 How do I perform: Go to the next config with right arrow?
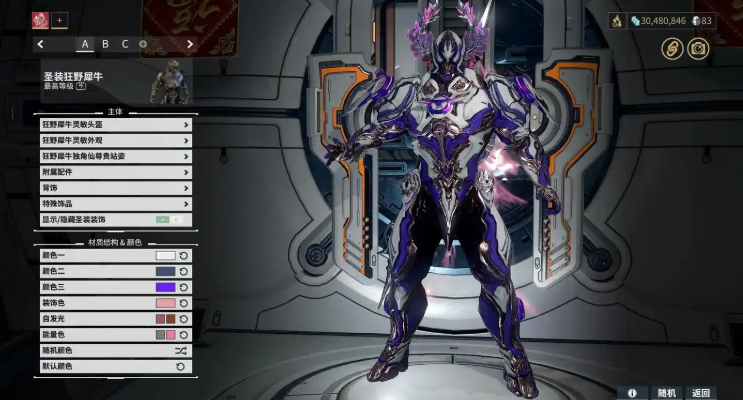[190, 44]
